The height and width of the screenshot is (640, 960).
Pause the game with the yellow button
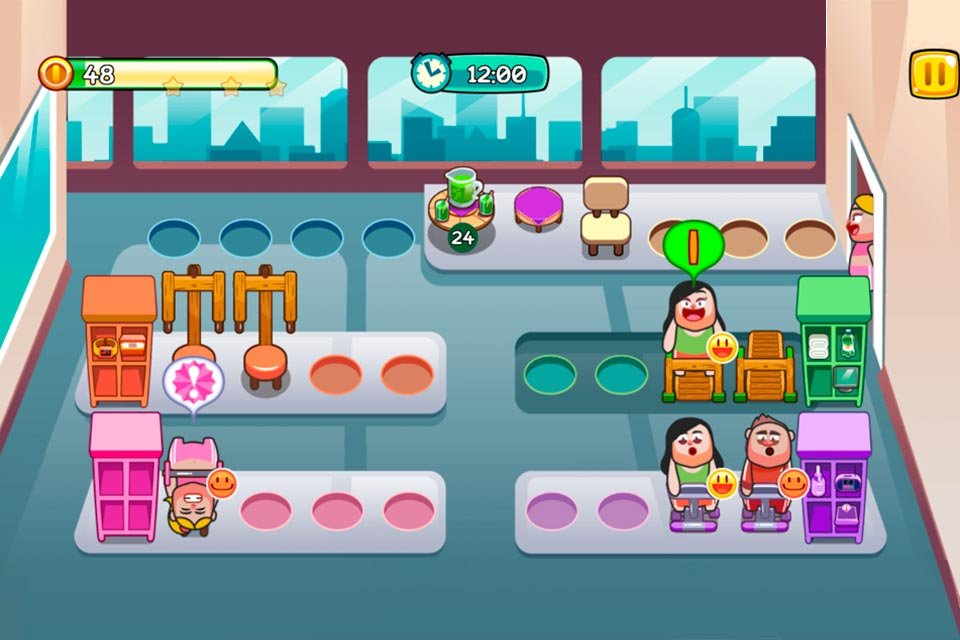pyautogui.click(x=934, y=75)
